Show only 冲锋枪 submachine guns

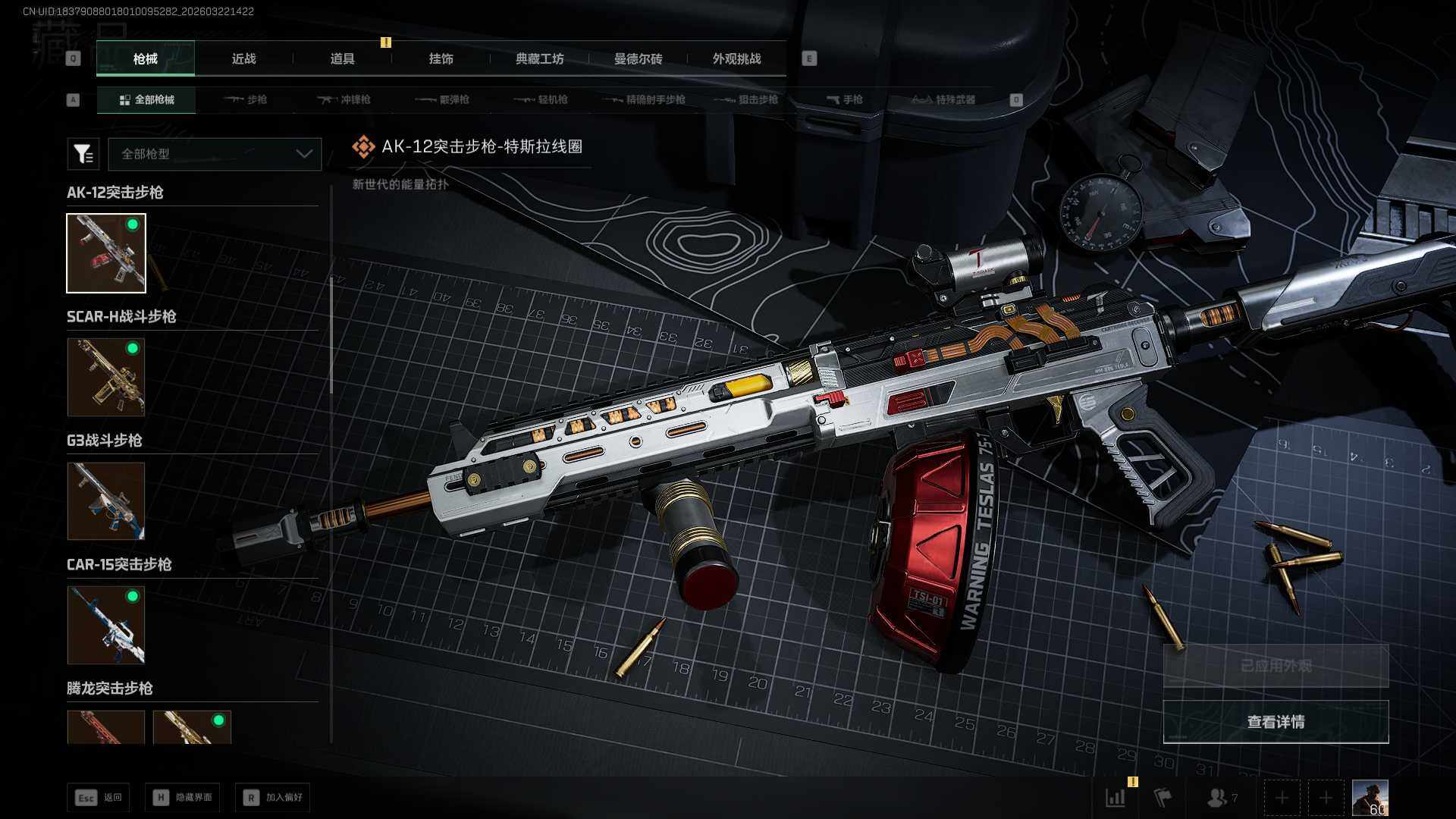pyautogui.click(x=344, y=99)
